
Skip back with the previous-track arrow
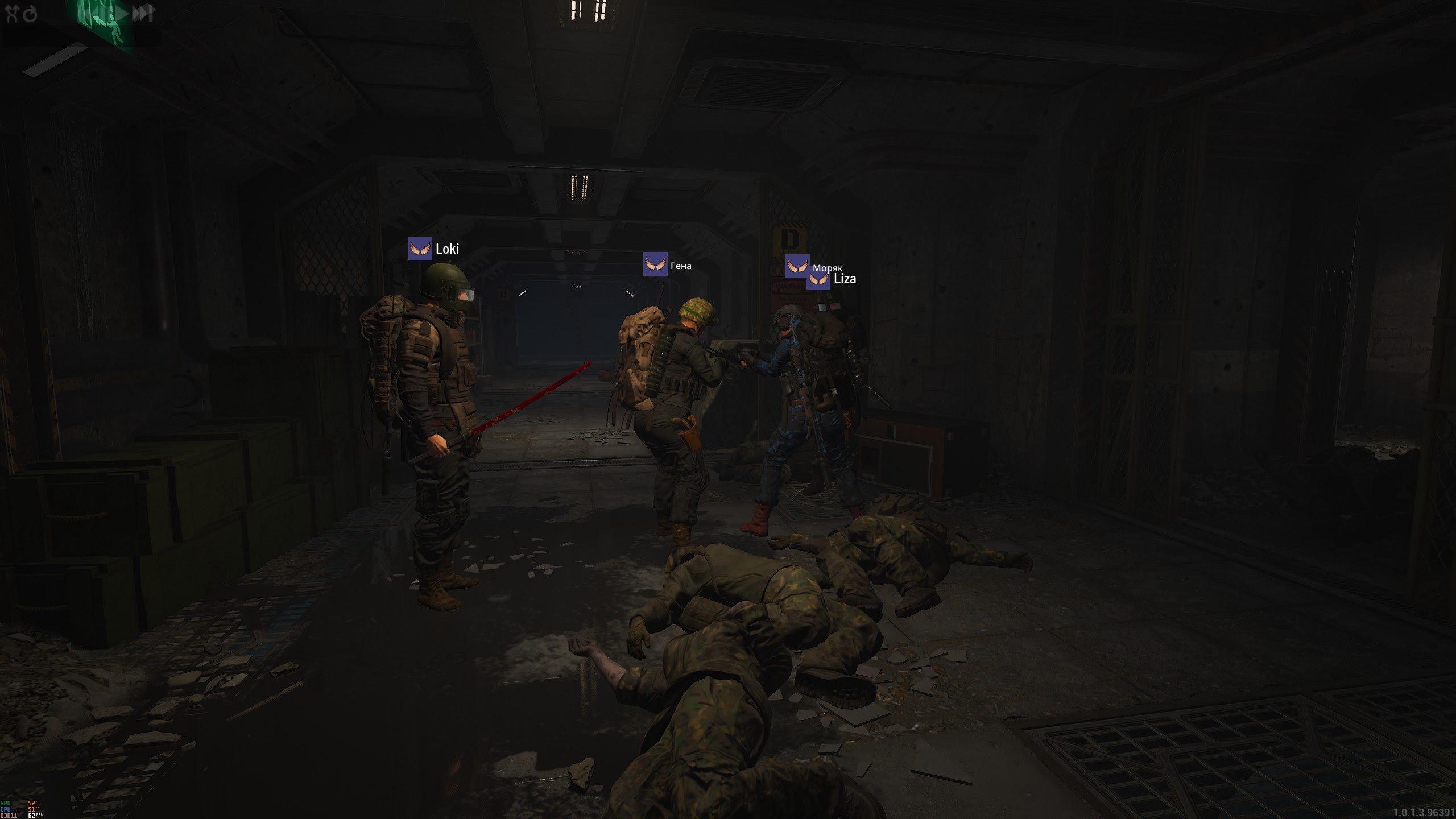pos(90,14)
